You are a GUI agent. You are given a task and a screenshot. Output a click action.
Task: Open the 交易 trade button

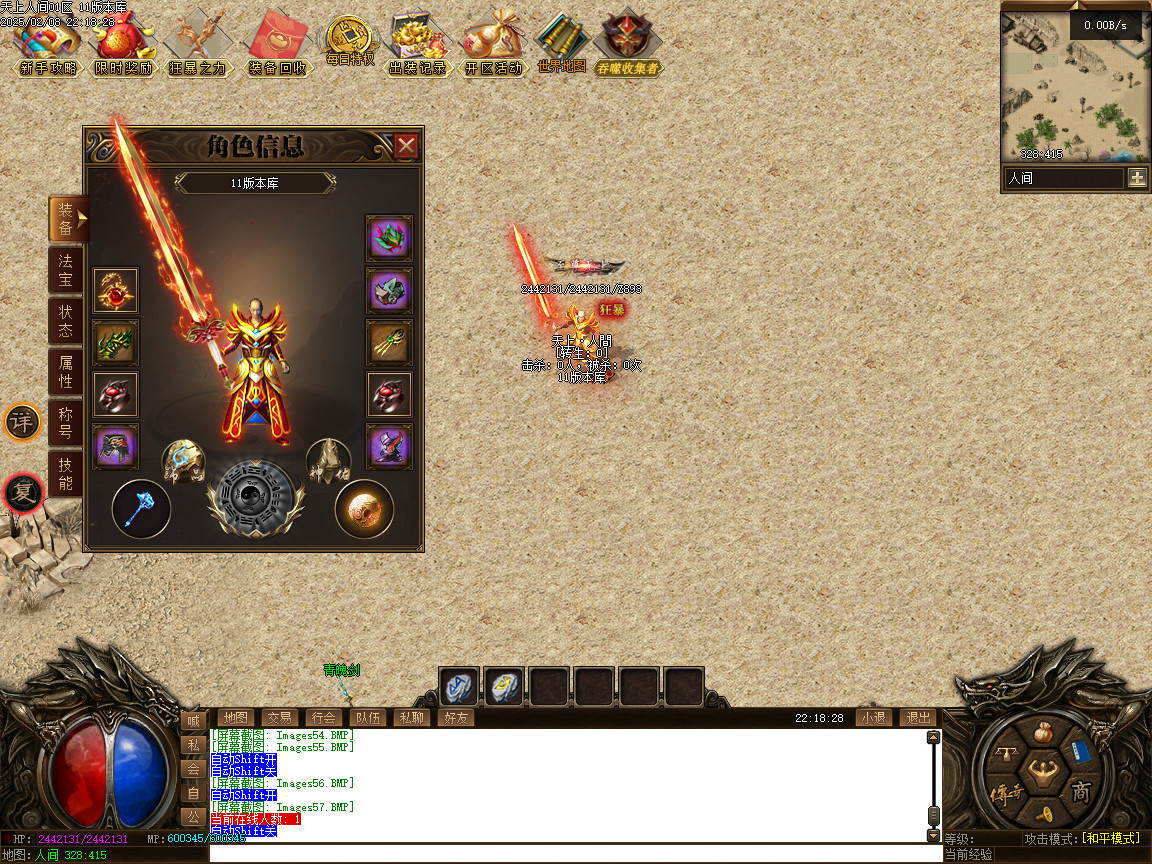pos(279,717)
